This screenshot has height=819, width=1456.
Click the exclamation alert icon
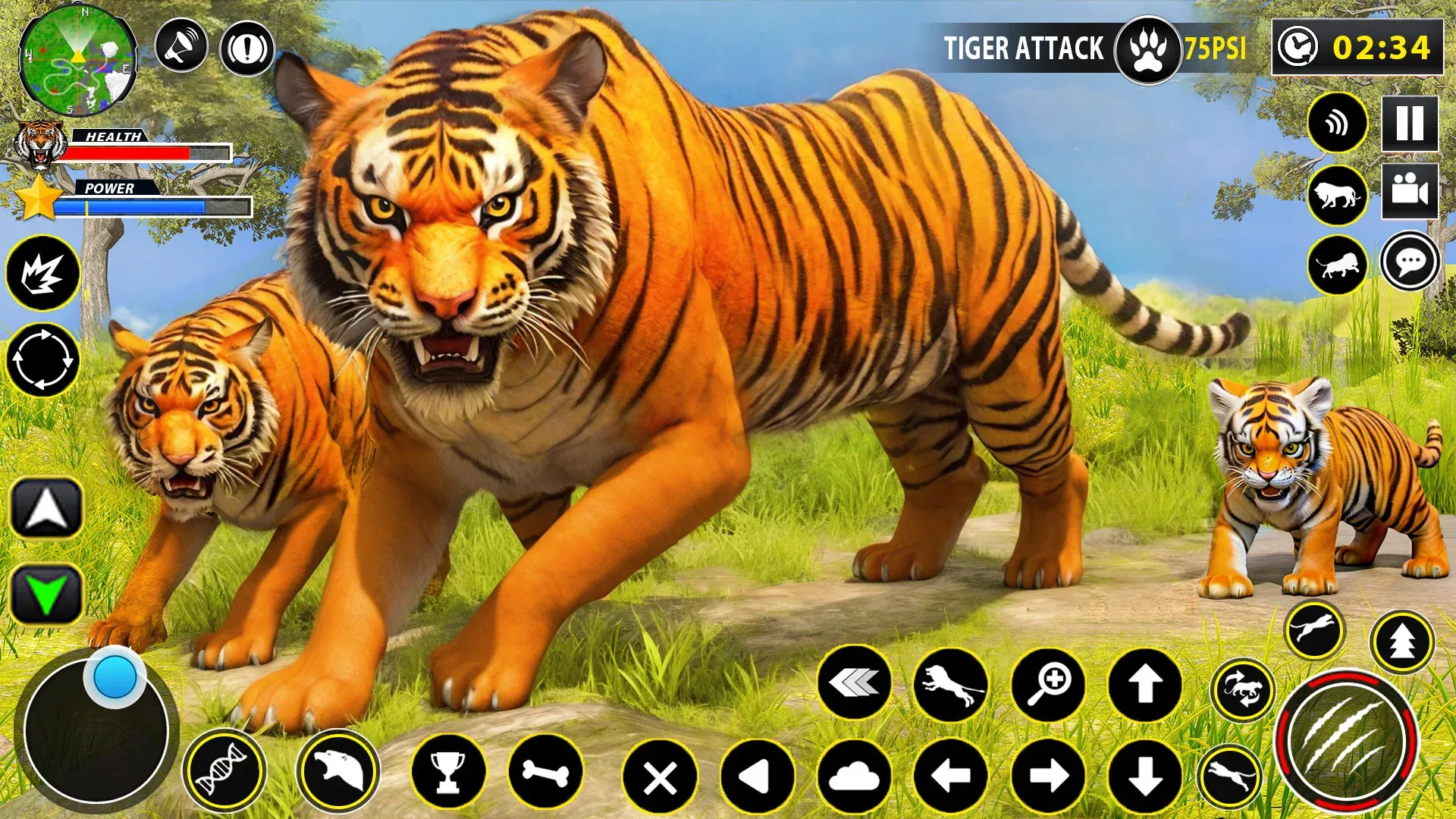[x=246, y=49]
